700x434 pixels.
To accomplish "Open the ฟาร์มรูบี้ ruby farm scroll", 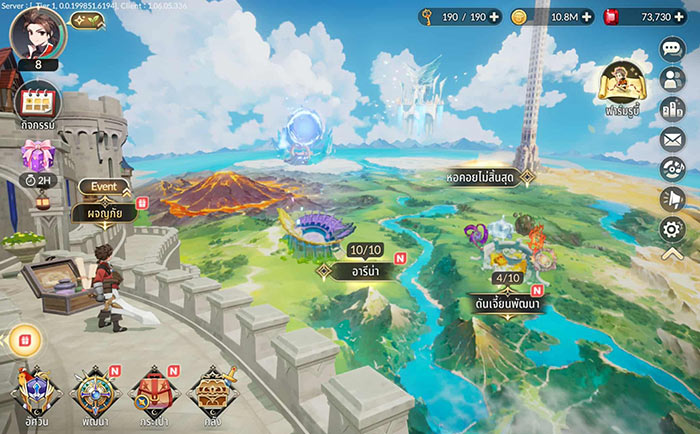I will pyautogui.click(x=620, y=90).
